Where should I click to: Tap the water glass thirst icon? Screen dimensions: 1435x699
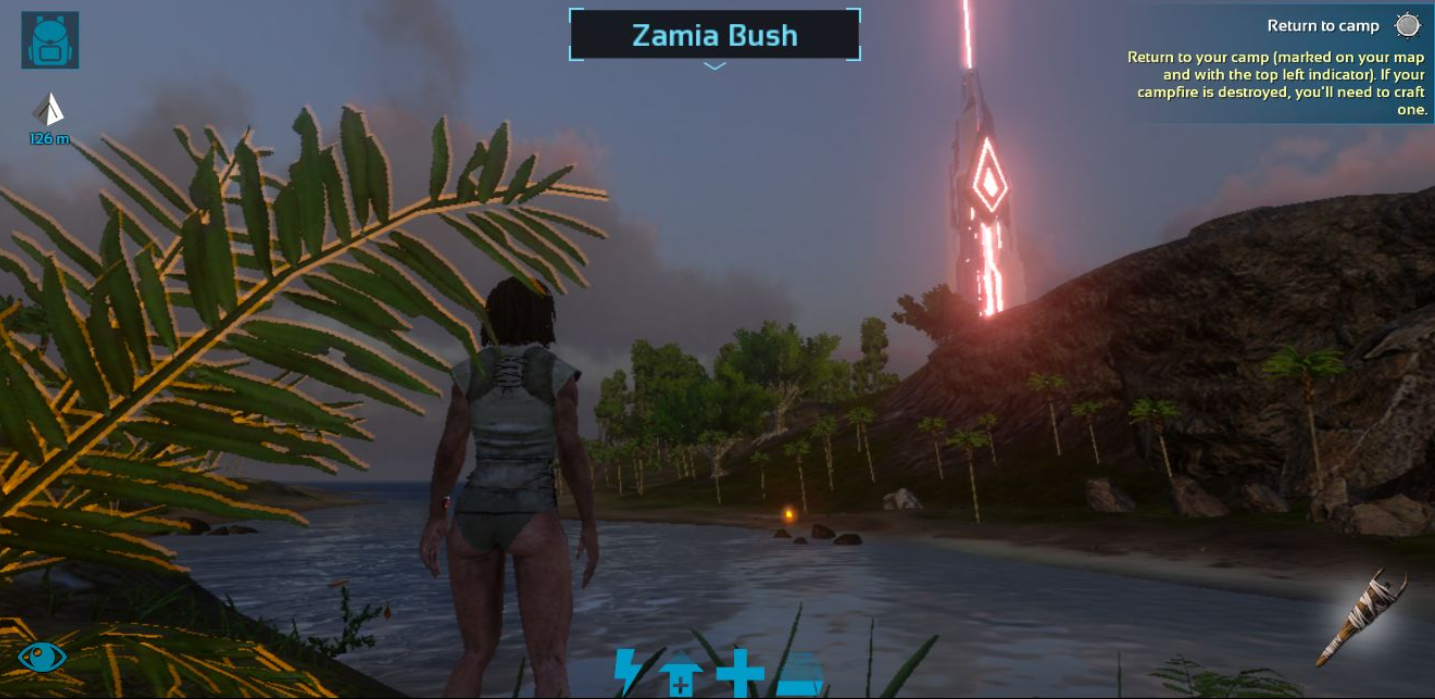(x=800, y=674)
